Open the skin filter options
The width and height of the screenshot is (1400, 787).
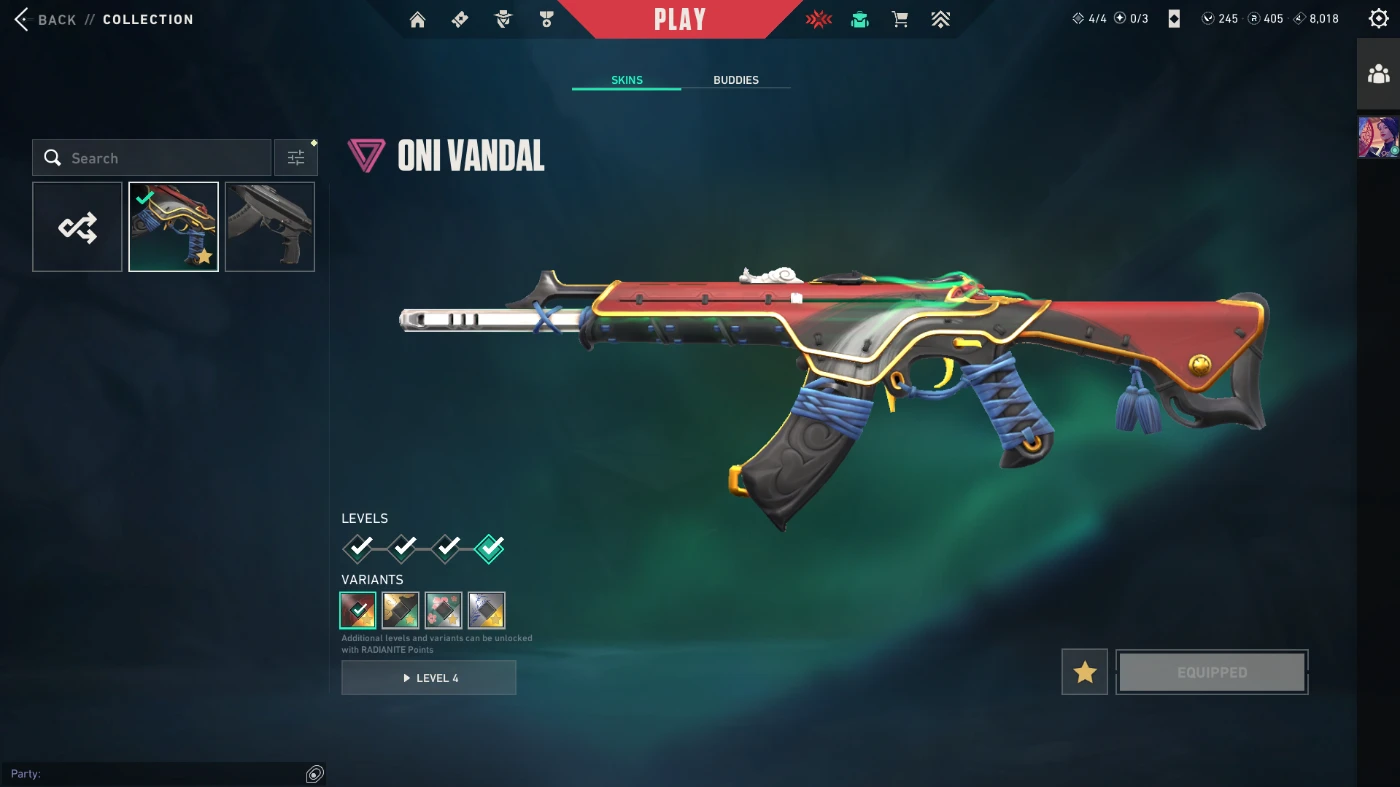[296, 158]
